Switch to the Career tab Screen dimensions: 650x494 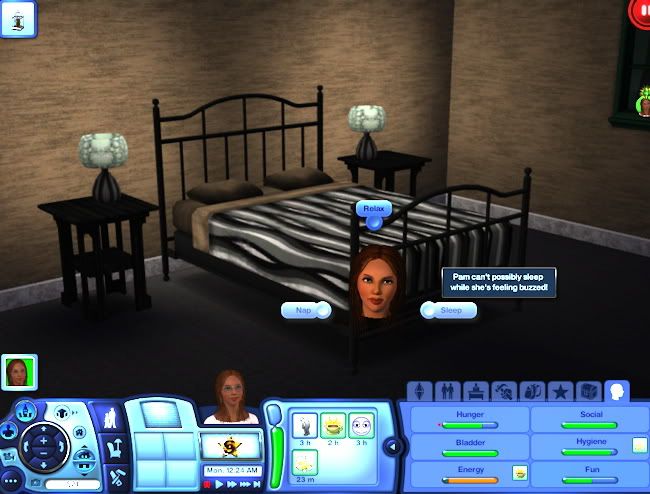coord(474,391)
